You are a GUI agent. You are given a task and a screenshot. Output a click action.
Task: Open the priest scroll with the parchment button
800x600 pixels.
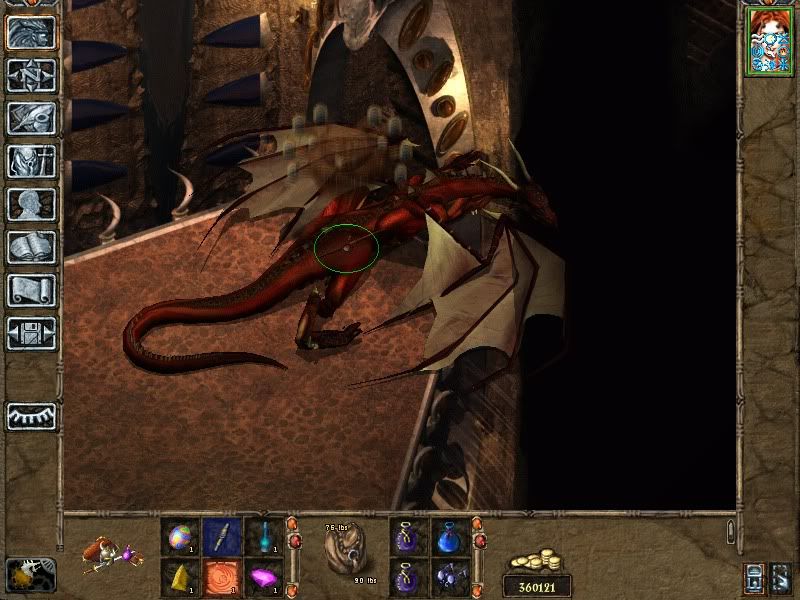point(31,290)
